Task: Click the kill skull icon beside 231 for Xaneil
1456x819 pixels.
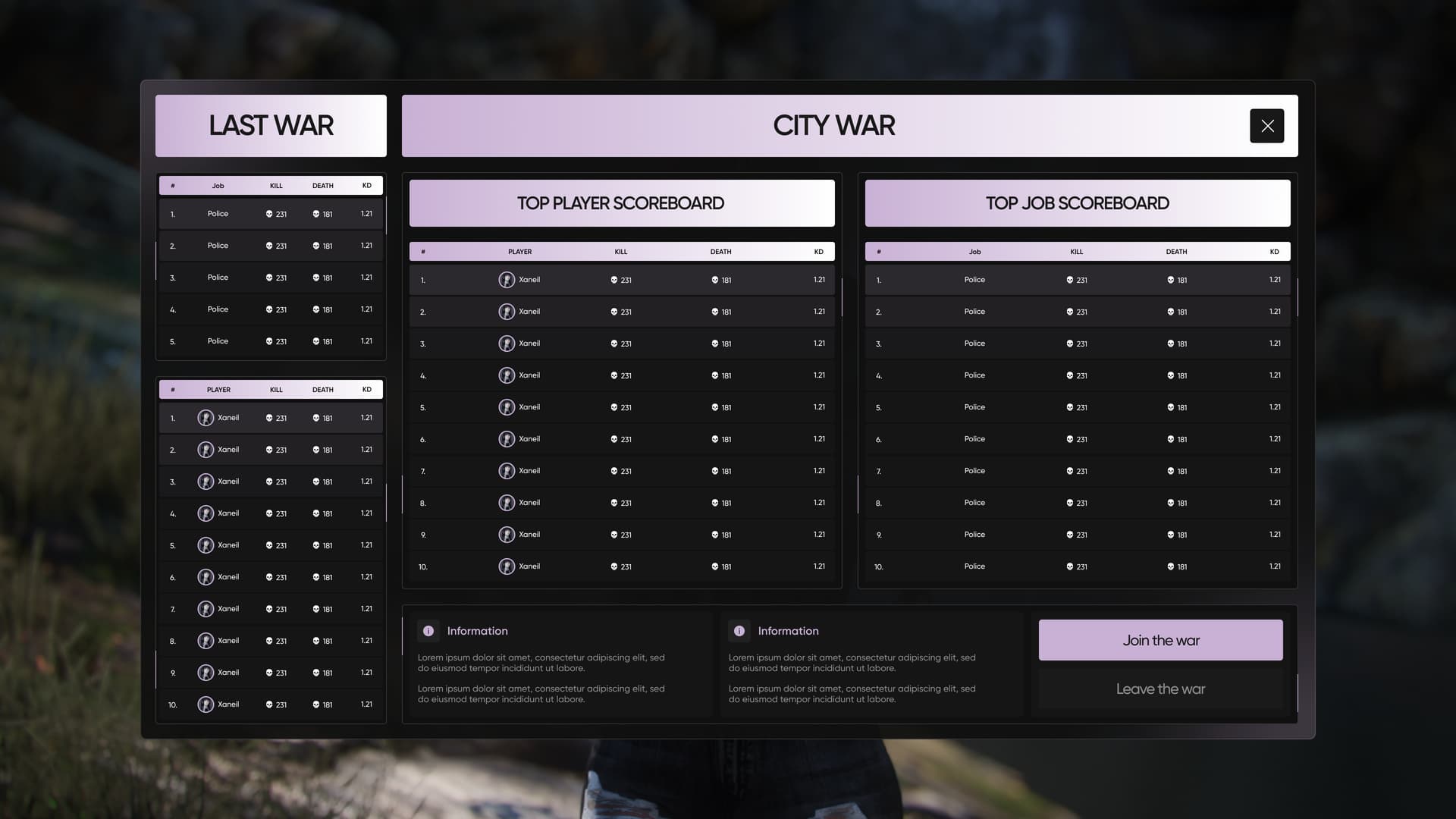Action: click(x=613, y=279)
